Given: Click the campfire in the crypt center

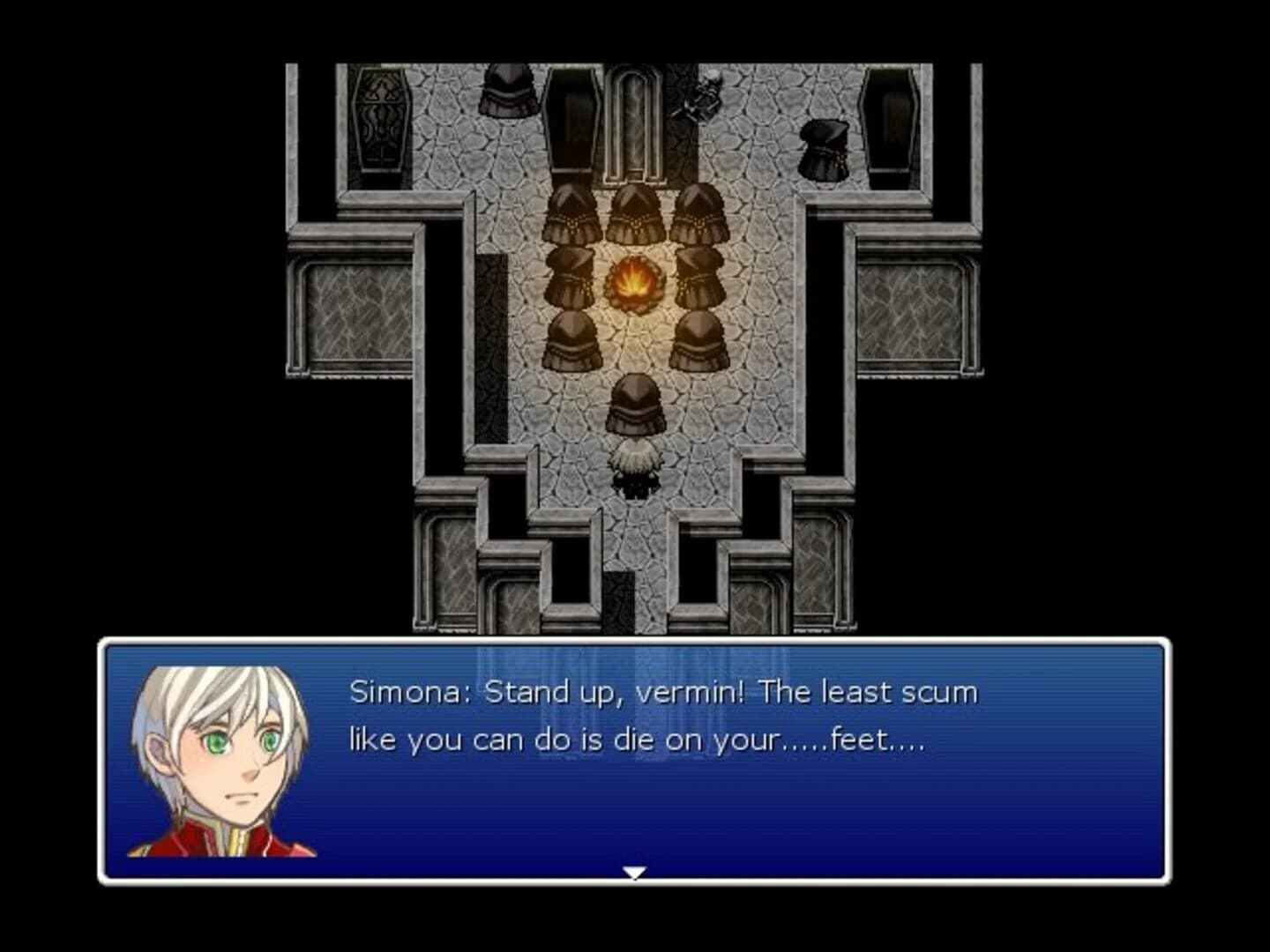Looking at the screenshot, I should tap(635, 282).
